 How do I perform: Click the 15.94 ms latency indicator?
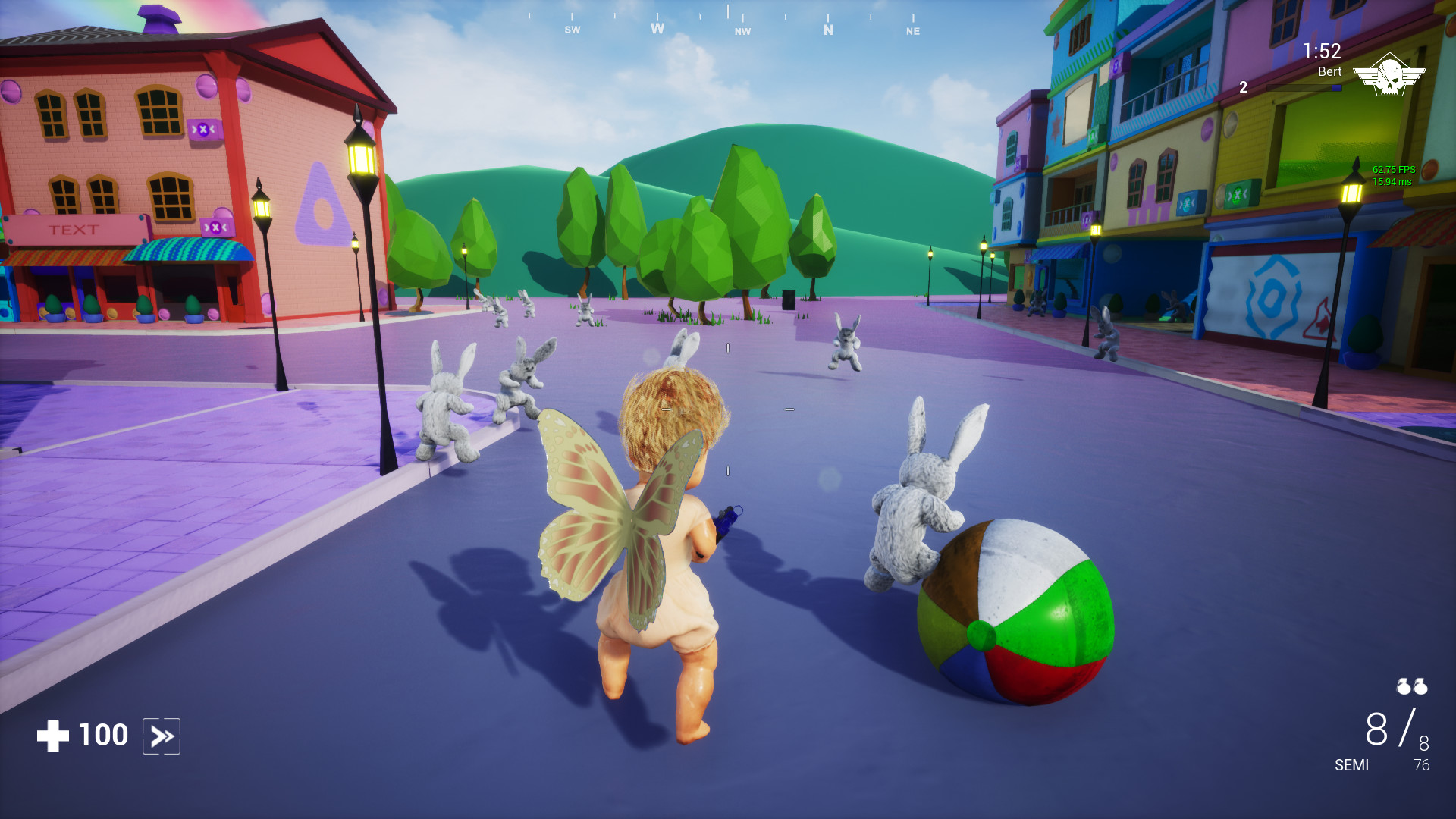tap(1393, 182)
